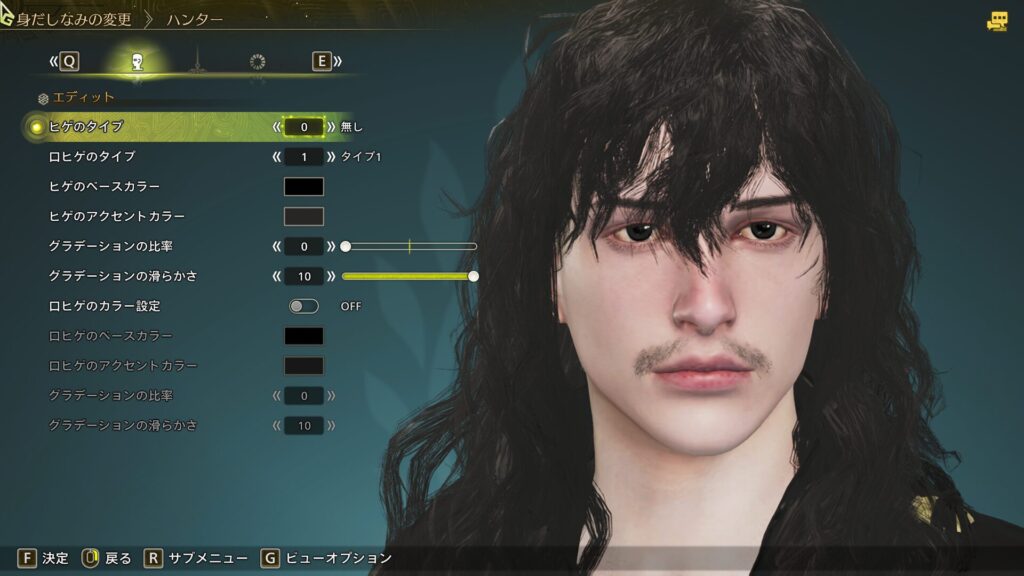The width and height of the screenshot is (1024, 576).
Task: Select the ヒゲのタイプ row
Action: (x=86, y=127)
